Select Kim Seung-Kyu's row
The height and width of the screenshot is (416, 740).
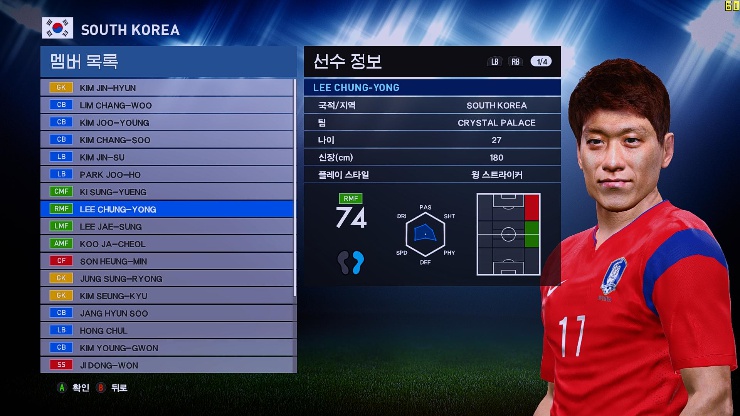tap(168, 296)
